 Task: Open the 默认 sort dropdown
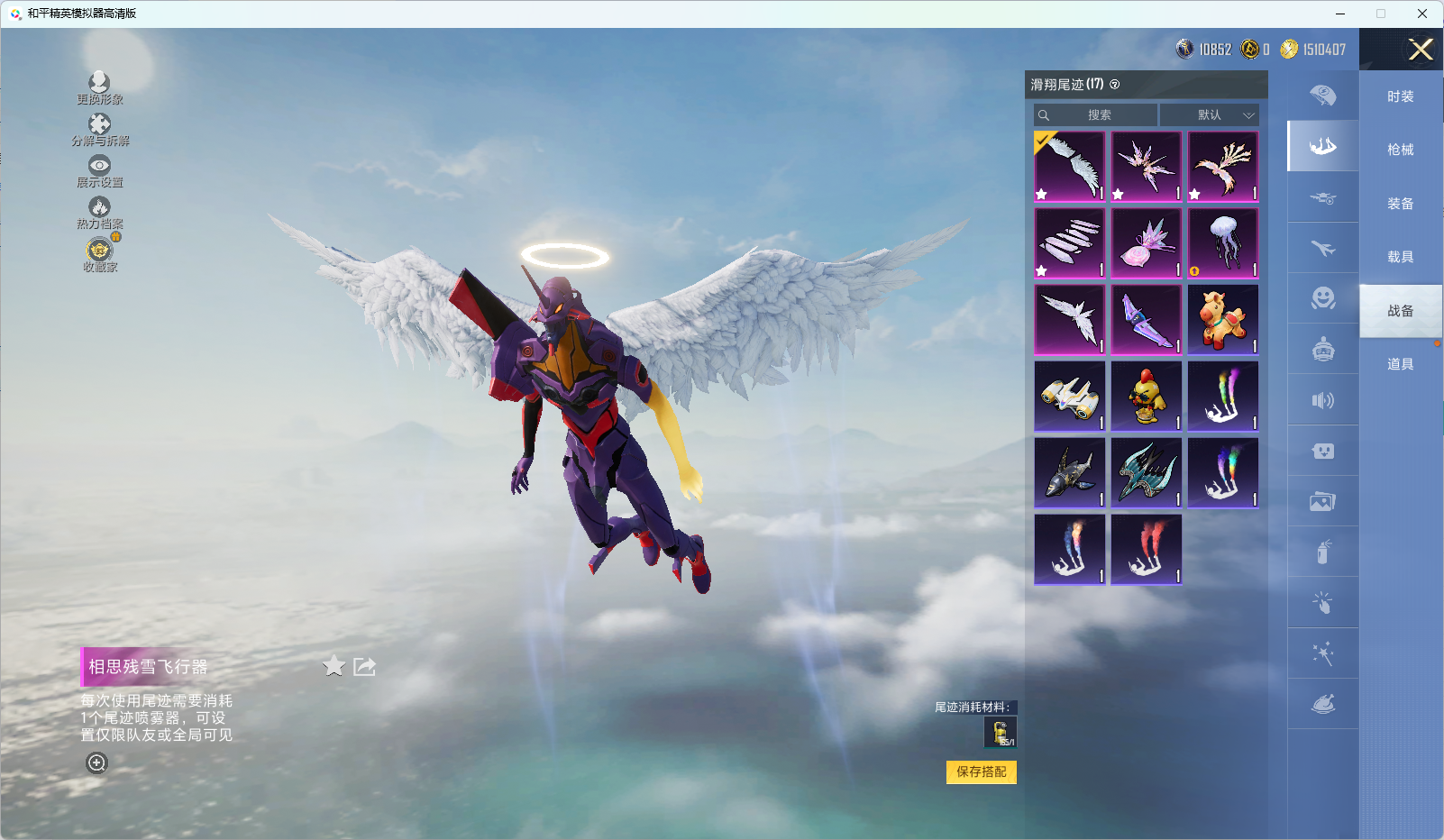[x=1210, y=115]
